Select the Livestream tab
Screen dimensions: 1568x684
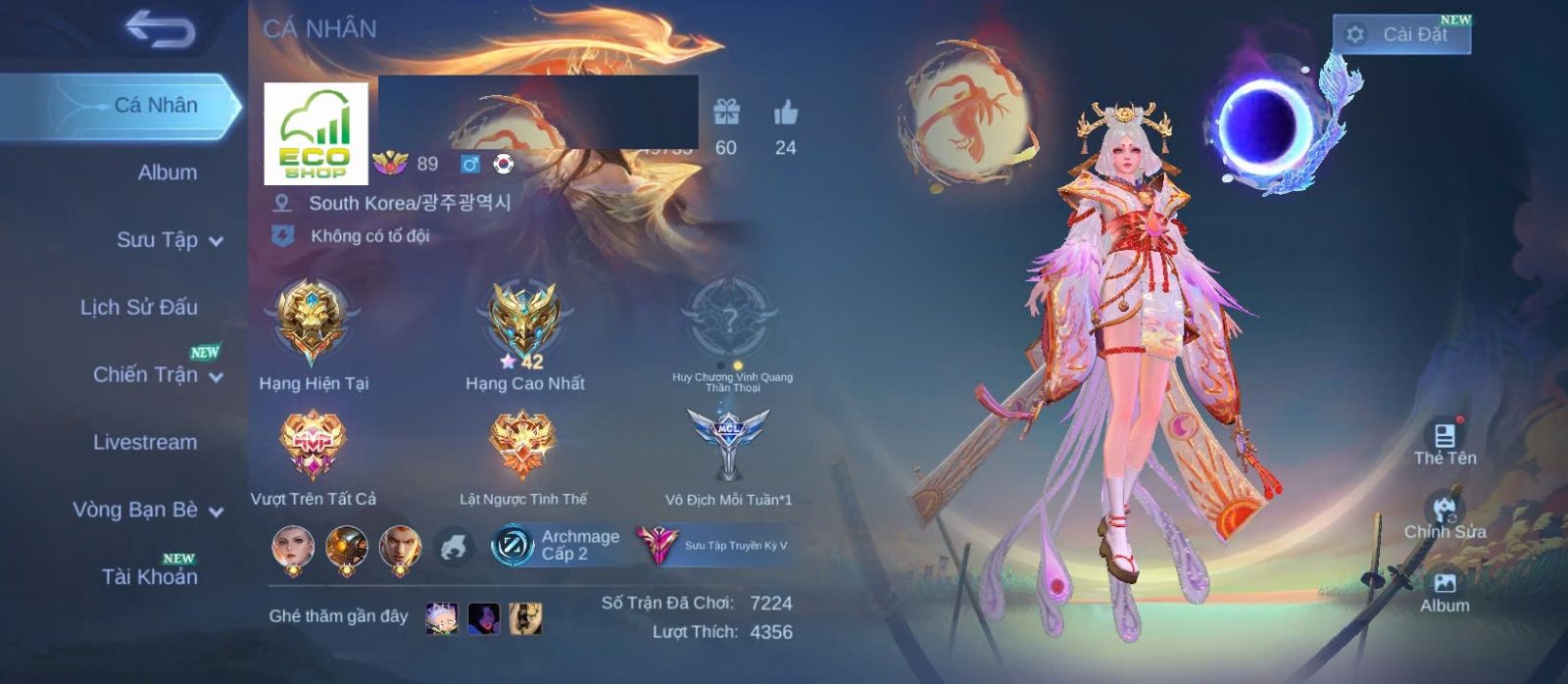(145, 442)
